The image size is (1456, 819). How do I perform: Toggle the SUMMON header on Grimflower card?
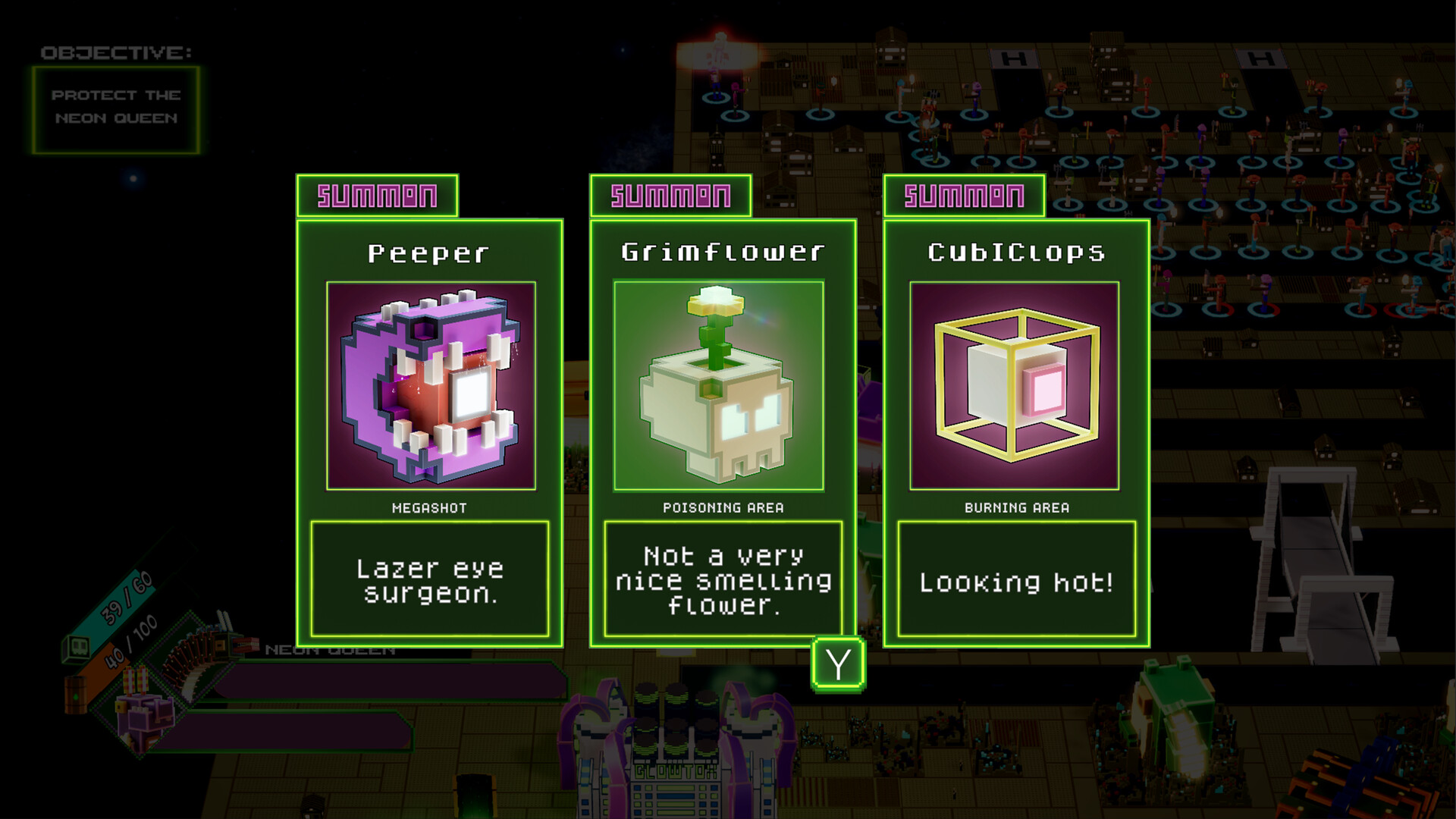[670, 196]
